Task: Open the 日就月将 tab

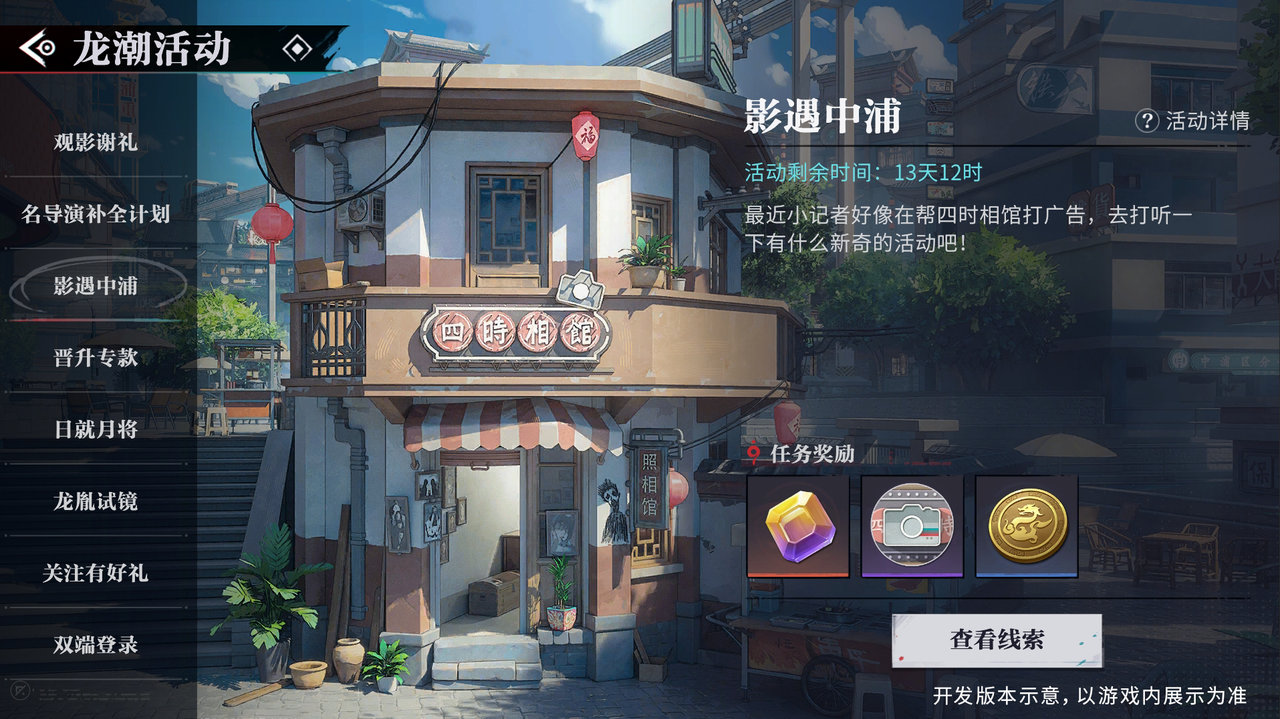Action: (96, 429)
